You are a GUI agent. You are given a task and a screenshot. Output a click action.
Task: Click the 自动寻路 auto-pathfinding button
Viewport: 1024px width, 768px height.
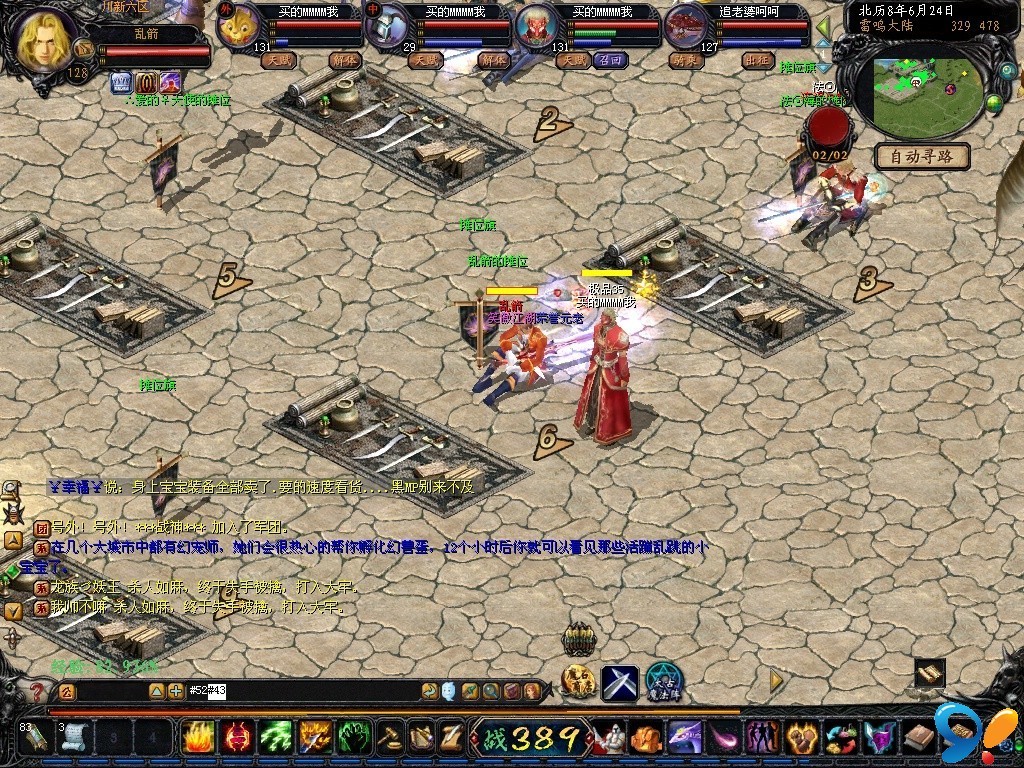tap(922, 156)
